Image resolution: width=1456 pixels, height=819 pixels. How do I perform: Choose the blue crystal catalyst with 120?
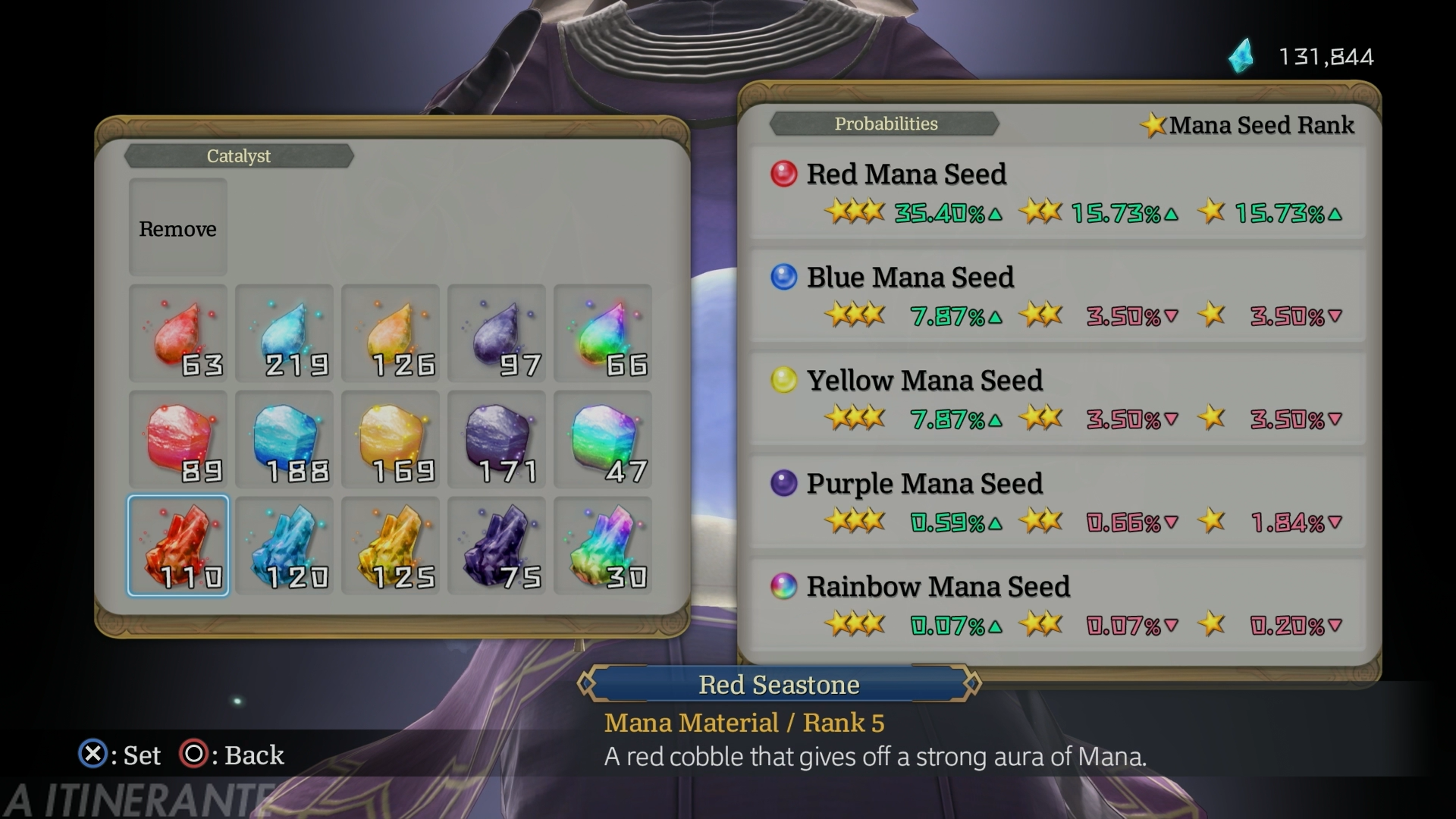click(284, 546)
